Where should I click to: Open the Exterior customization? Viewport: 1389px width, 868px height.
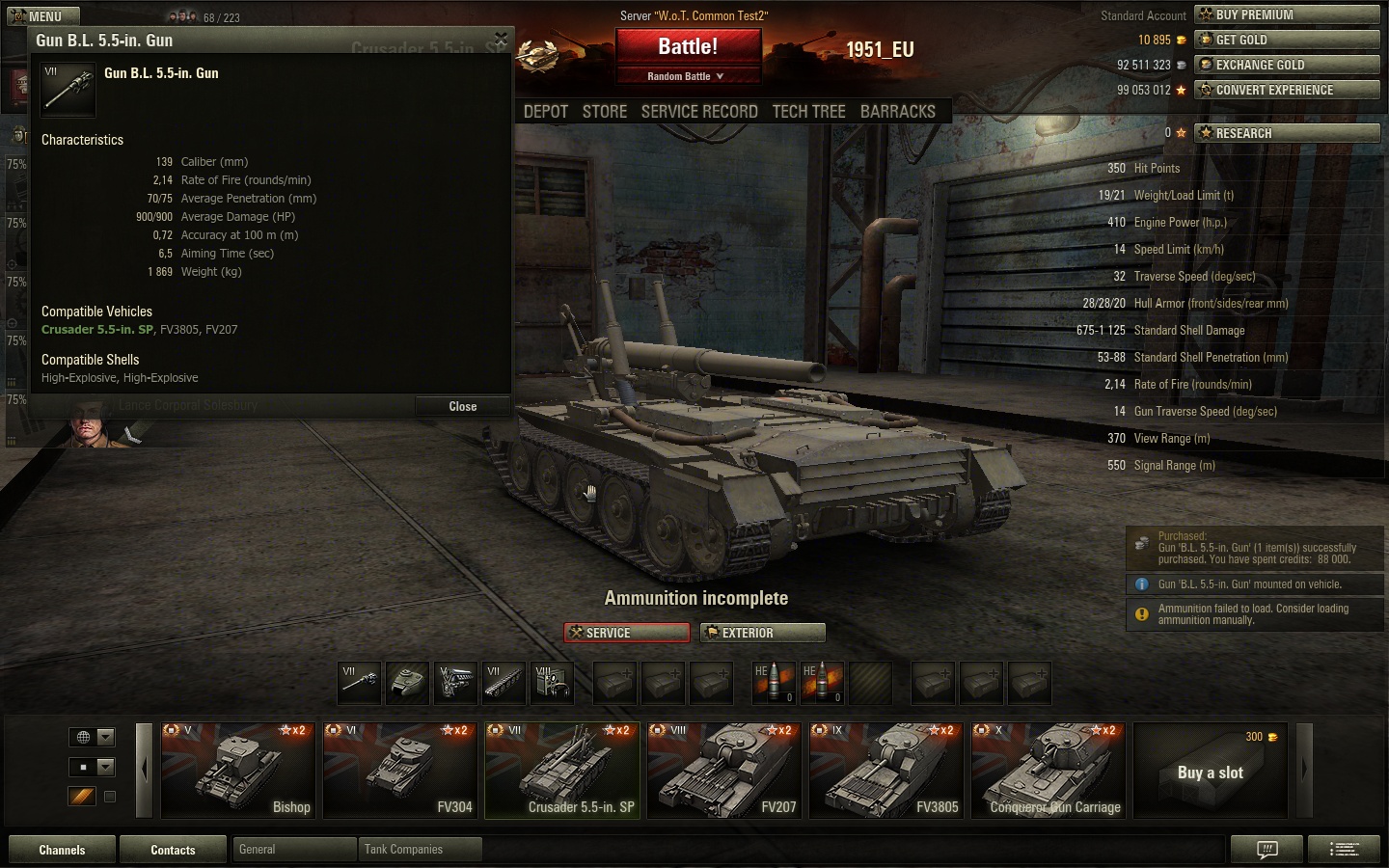[x=762, y=633]
